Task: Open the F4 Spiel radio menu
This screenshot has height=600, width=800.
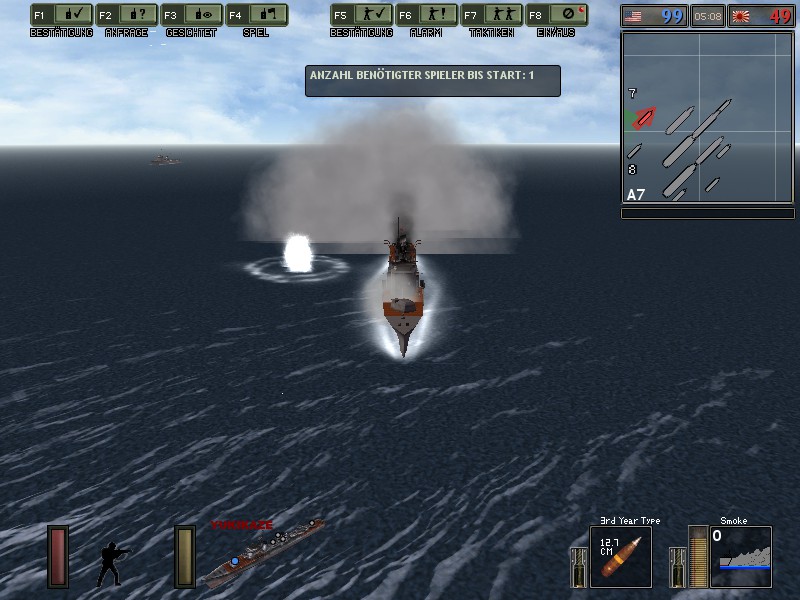Action: [256, 16]
